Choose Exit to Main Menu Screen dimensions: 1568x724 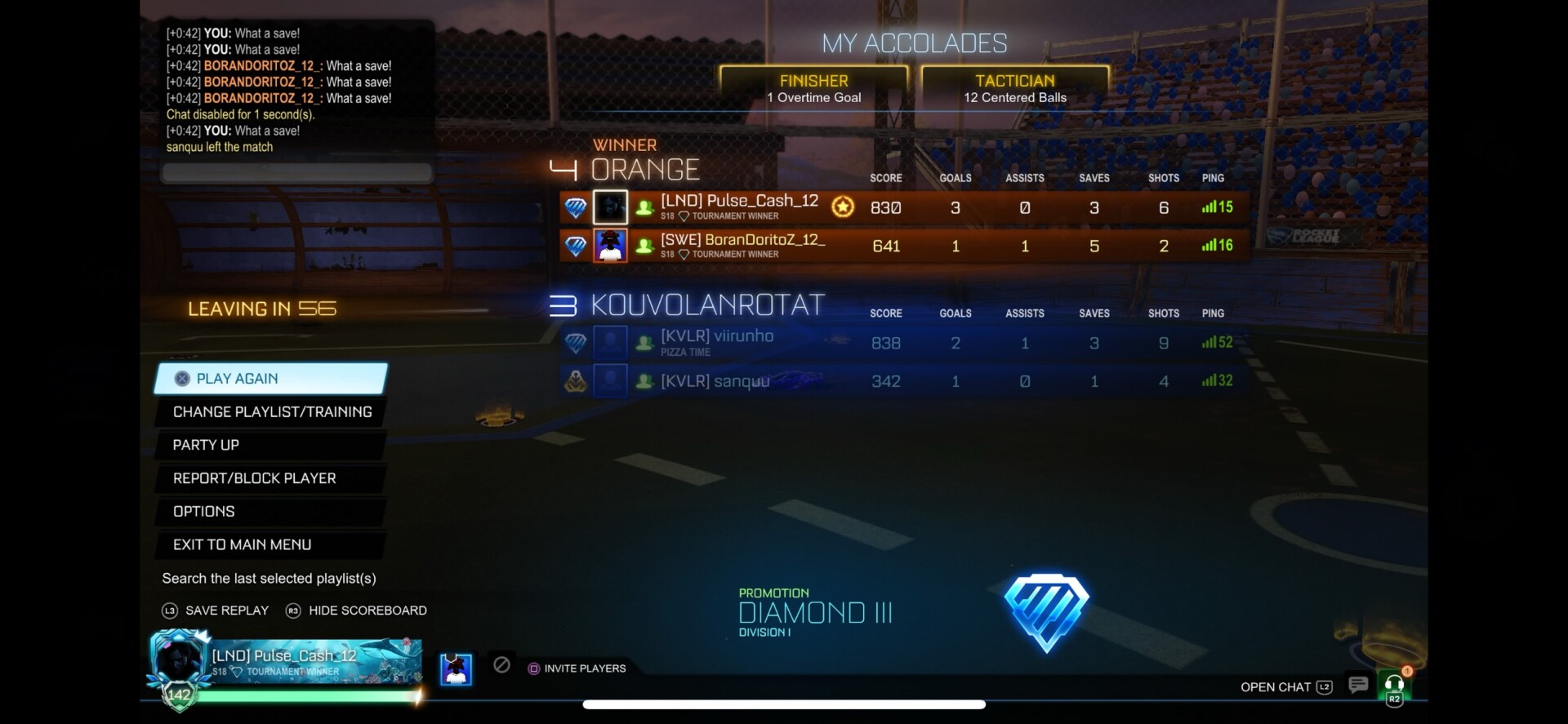click(242, 544)
